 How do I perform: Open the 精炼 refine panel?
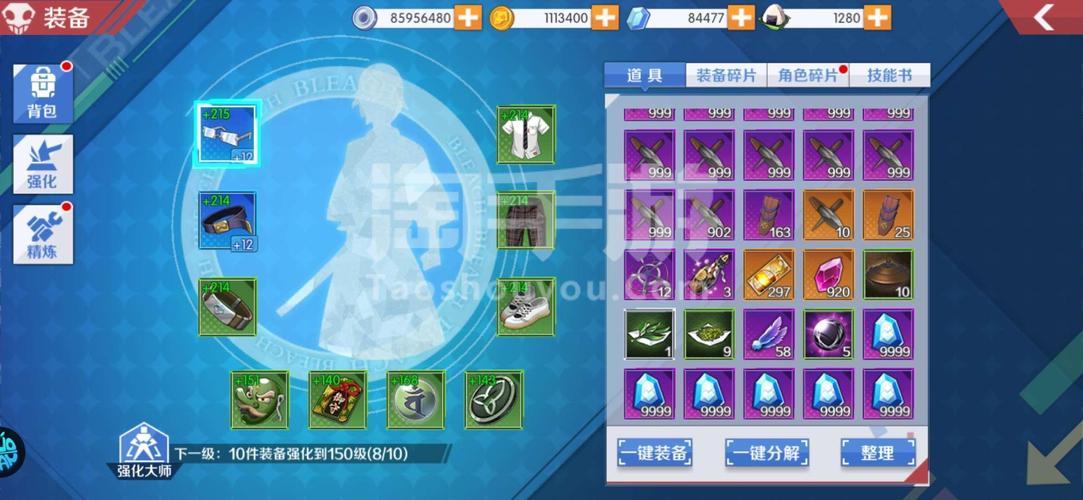coord(42,235)
